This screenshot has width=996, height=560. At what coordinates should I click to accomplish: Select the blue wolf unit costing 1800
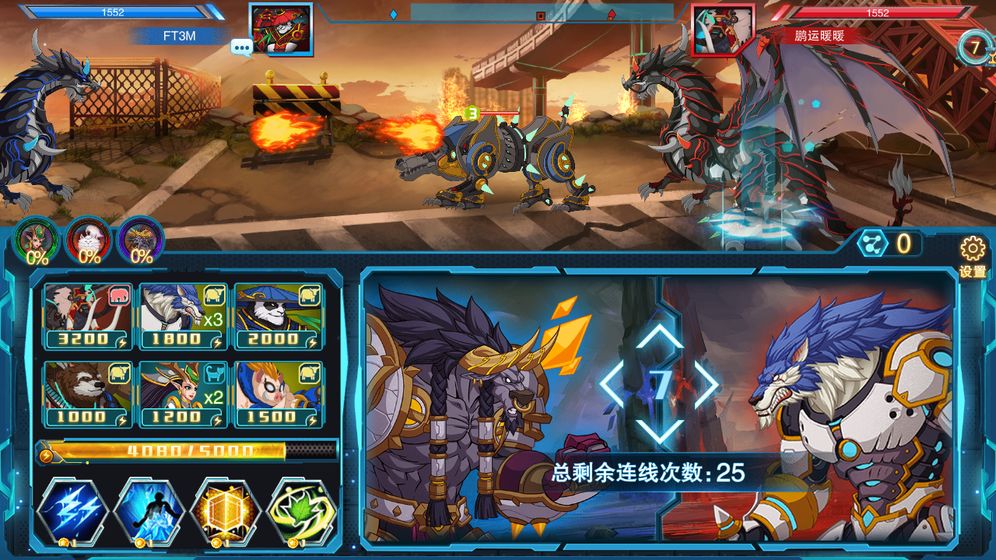pos(181,315)
